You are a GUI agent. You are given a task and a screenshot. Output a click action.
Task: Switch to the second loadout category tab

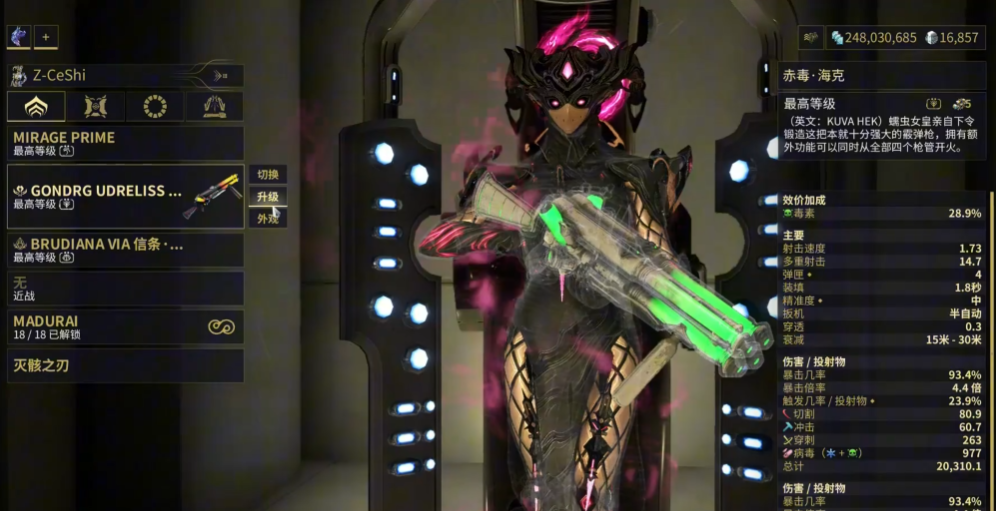point(96,107)
